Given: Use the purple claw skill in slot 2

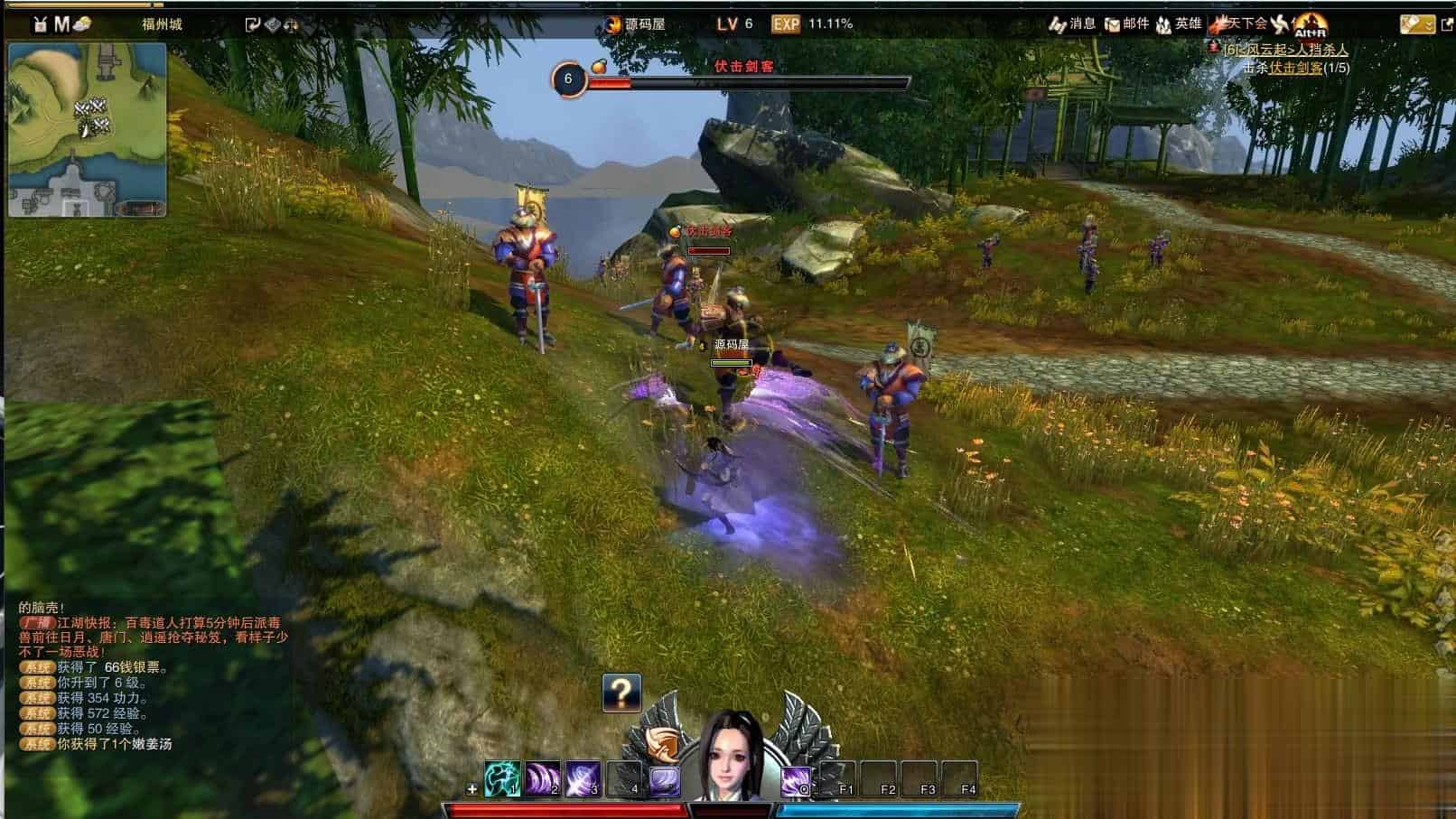Looking at the screenshot, I should point(543,778).
